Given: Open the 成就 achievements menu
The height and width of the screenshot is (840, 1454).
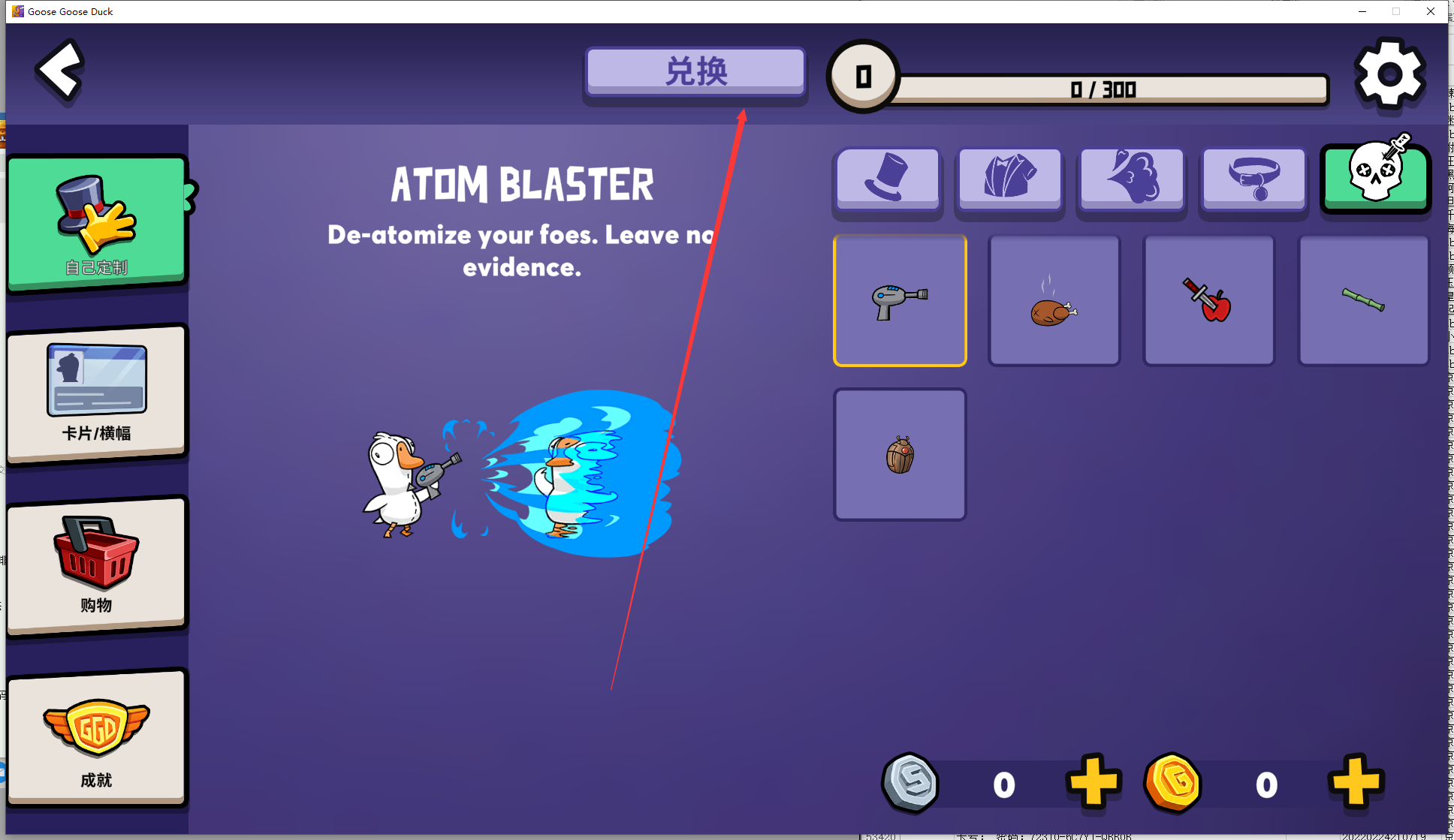Looking at the screenshot, I should coord(97,737).
